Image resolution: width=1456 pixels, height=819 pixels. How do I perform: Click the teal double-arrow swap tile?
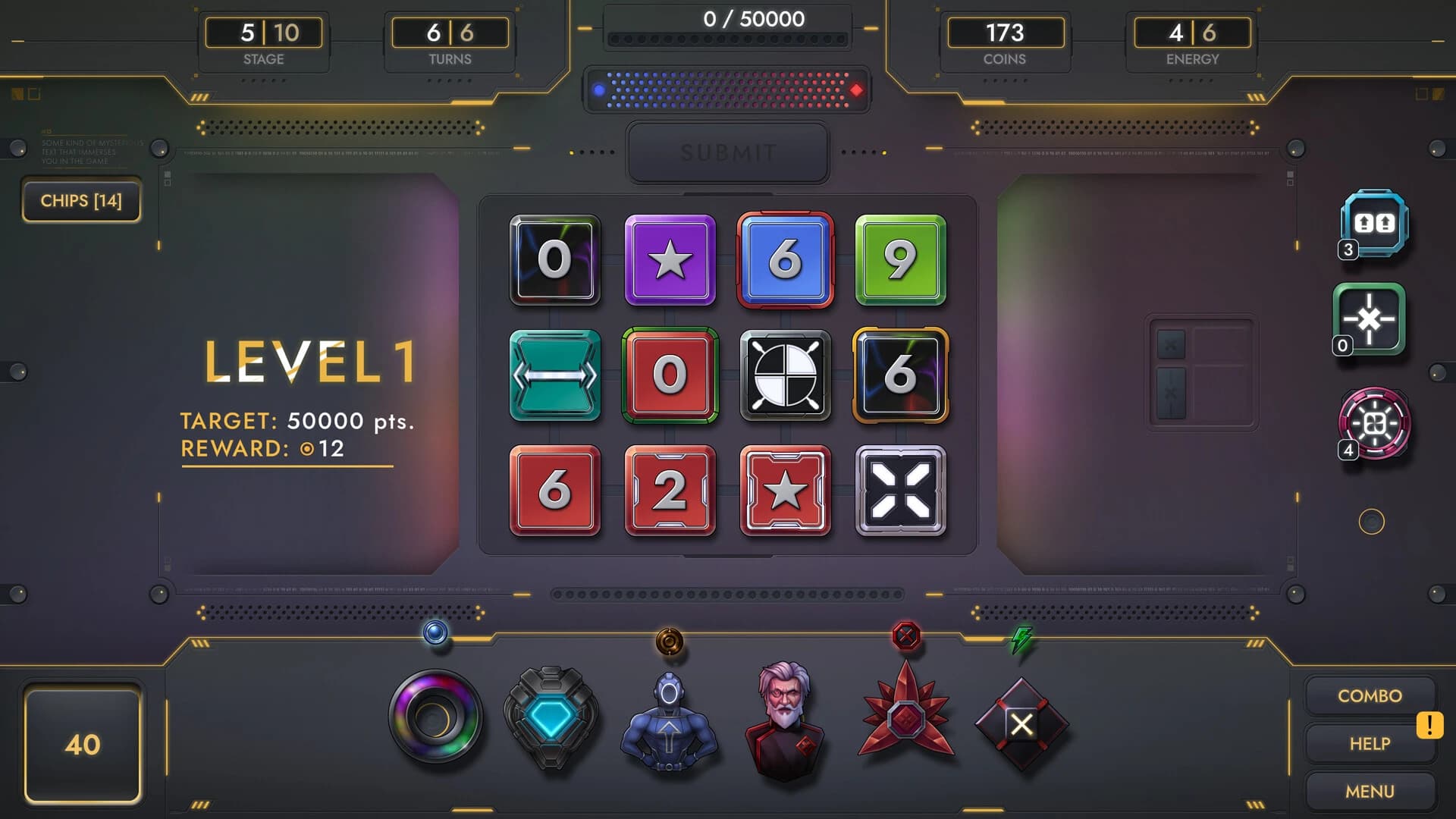(555, 377)
